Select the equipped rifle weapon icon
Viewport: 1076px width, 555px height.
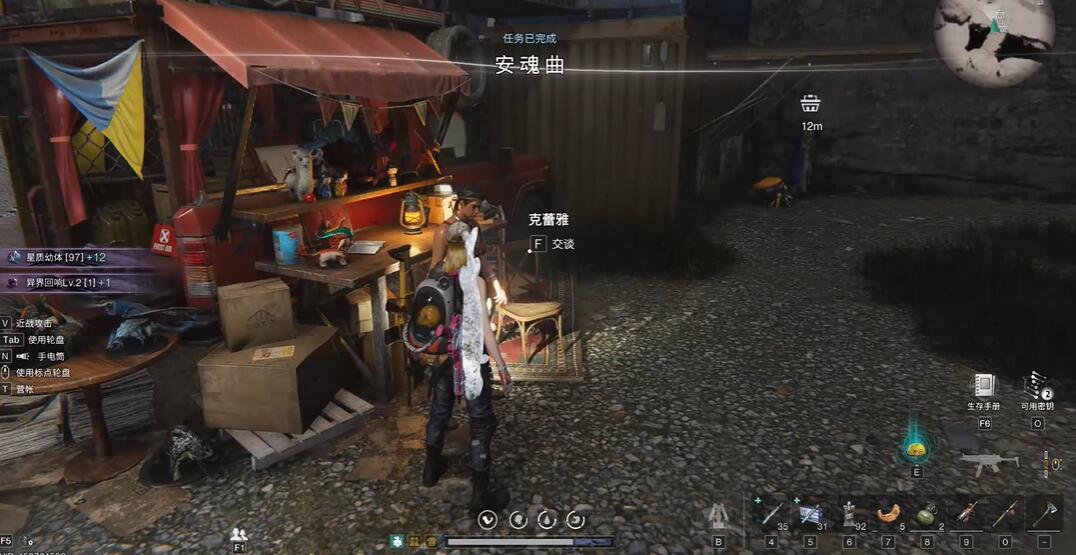[989, 462]
